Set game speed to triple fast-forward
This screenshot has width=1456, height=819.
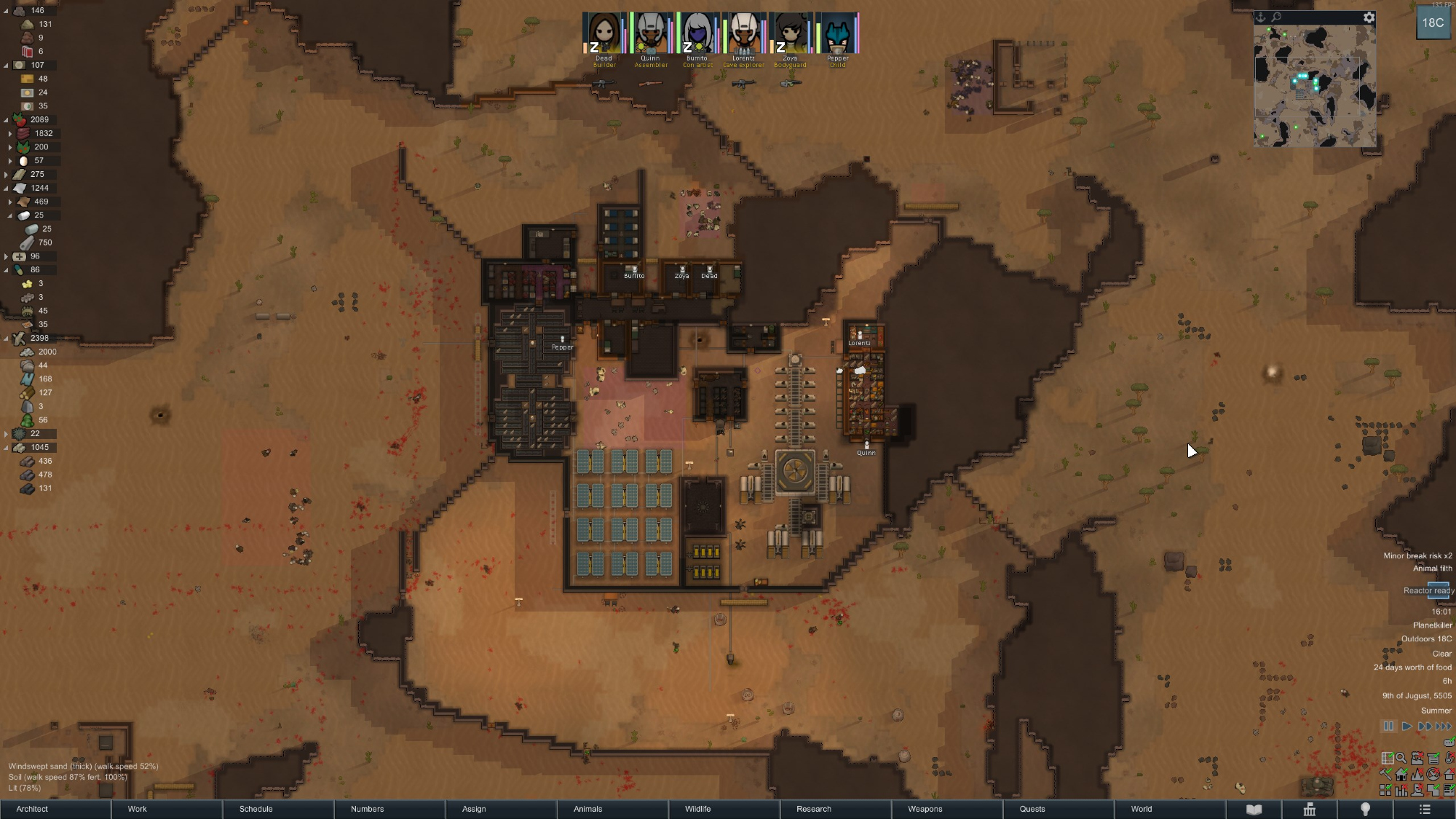tap(1443, 727)
